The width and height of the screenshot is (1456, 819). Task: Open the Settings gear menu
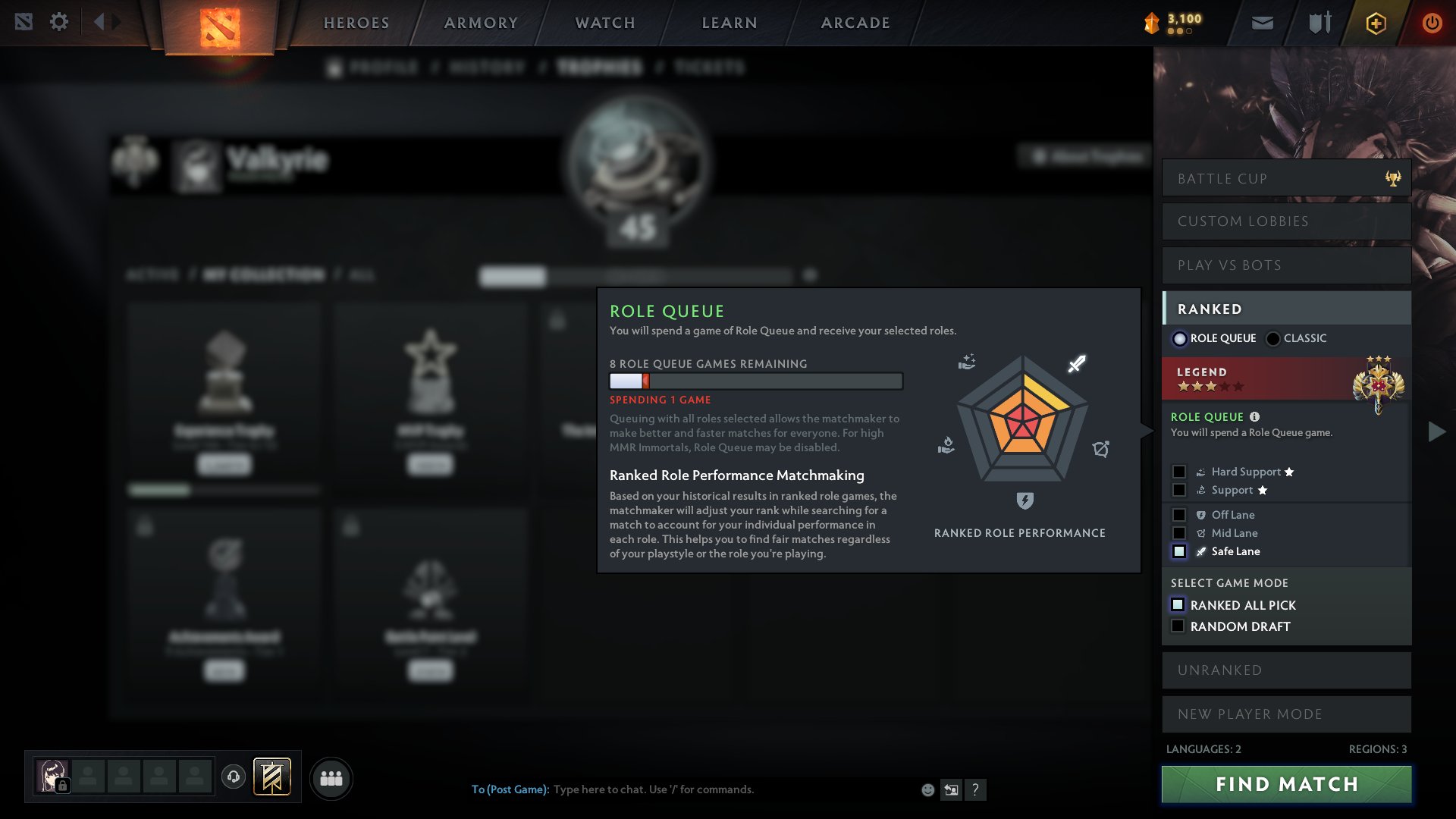click(x=59, y=22)
